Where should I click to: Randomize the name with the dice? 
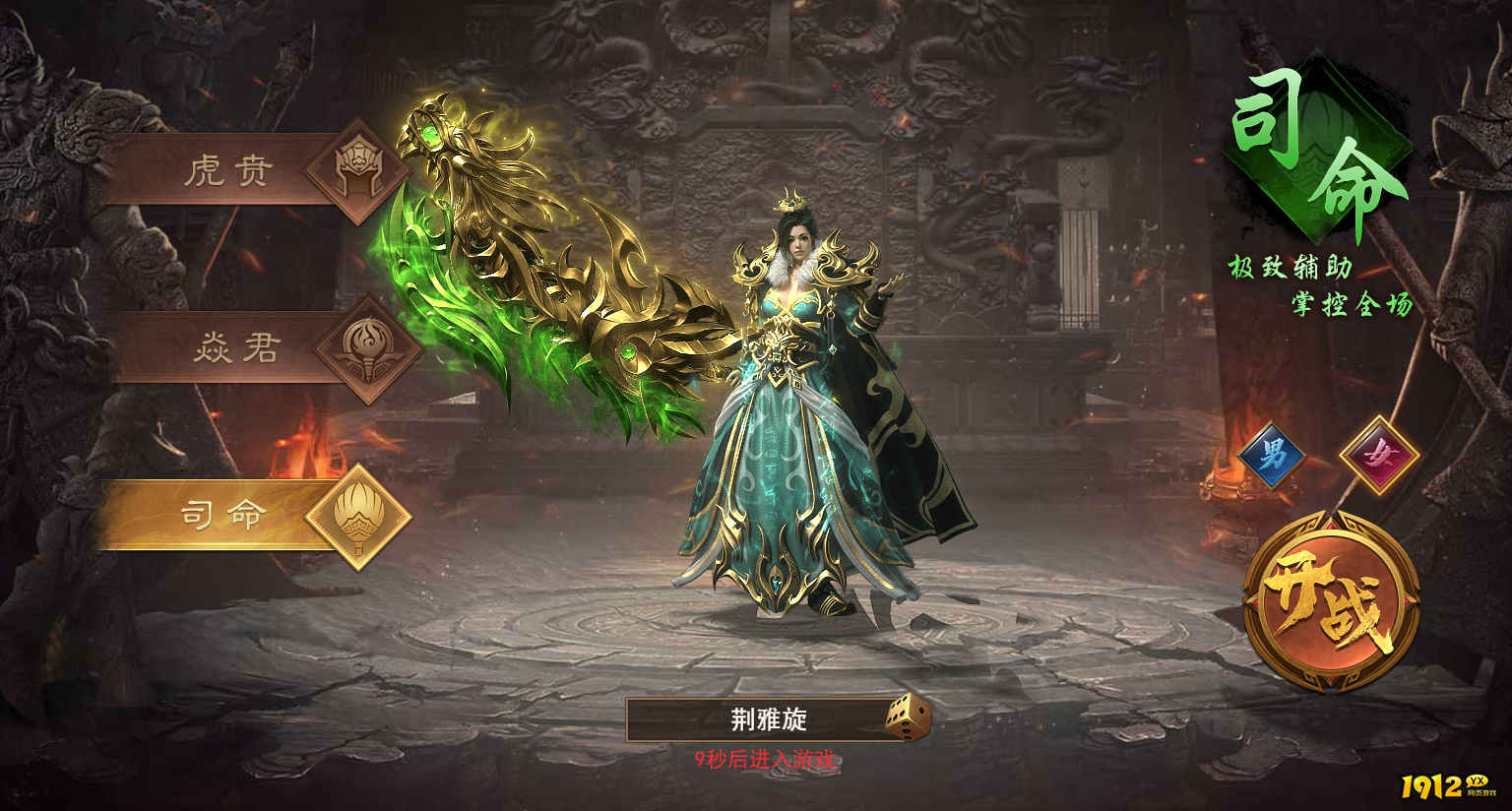pos(907,718)
